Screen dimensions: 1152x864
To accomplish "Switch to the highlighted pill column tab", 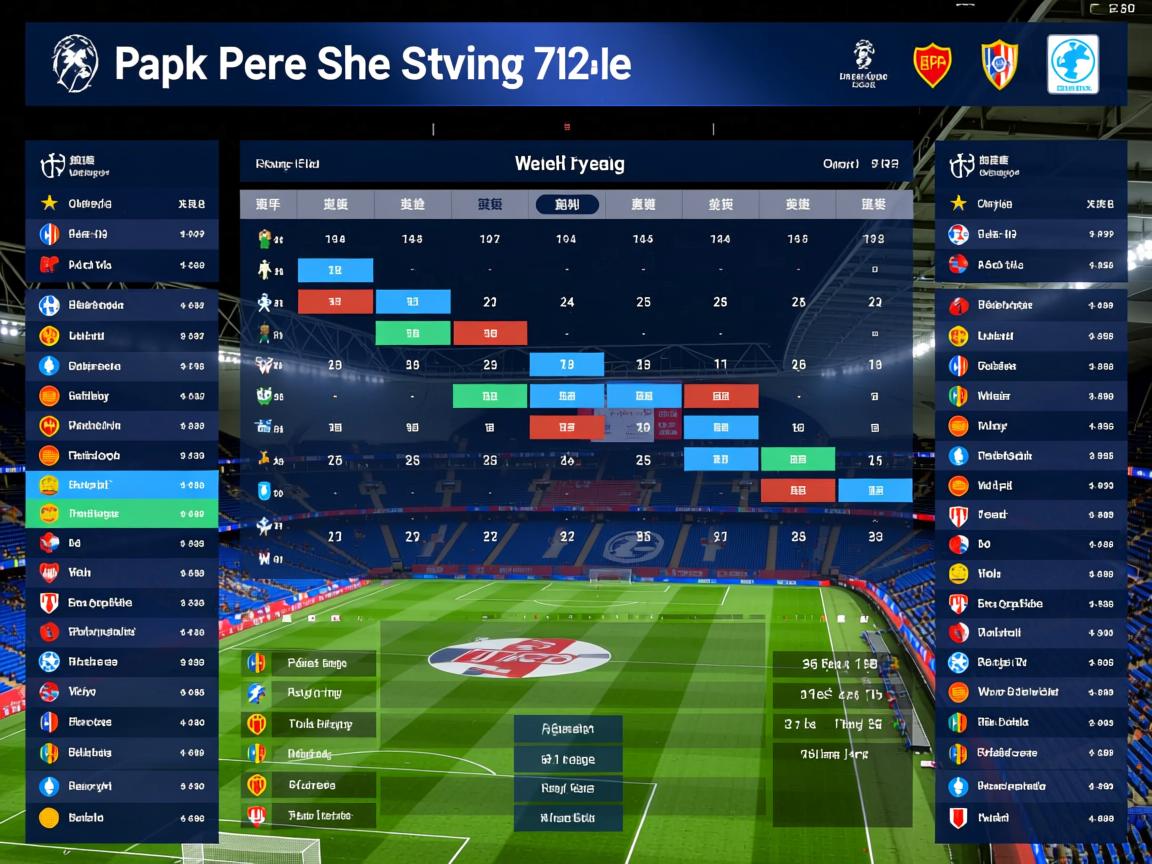I will (x=567, y=205).
